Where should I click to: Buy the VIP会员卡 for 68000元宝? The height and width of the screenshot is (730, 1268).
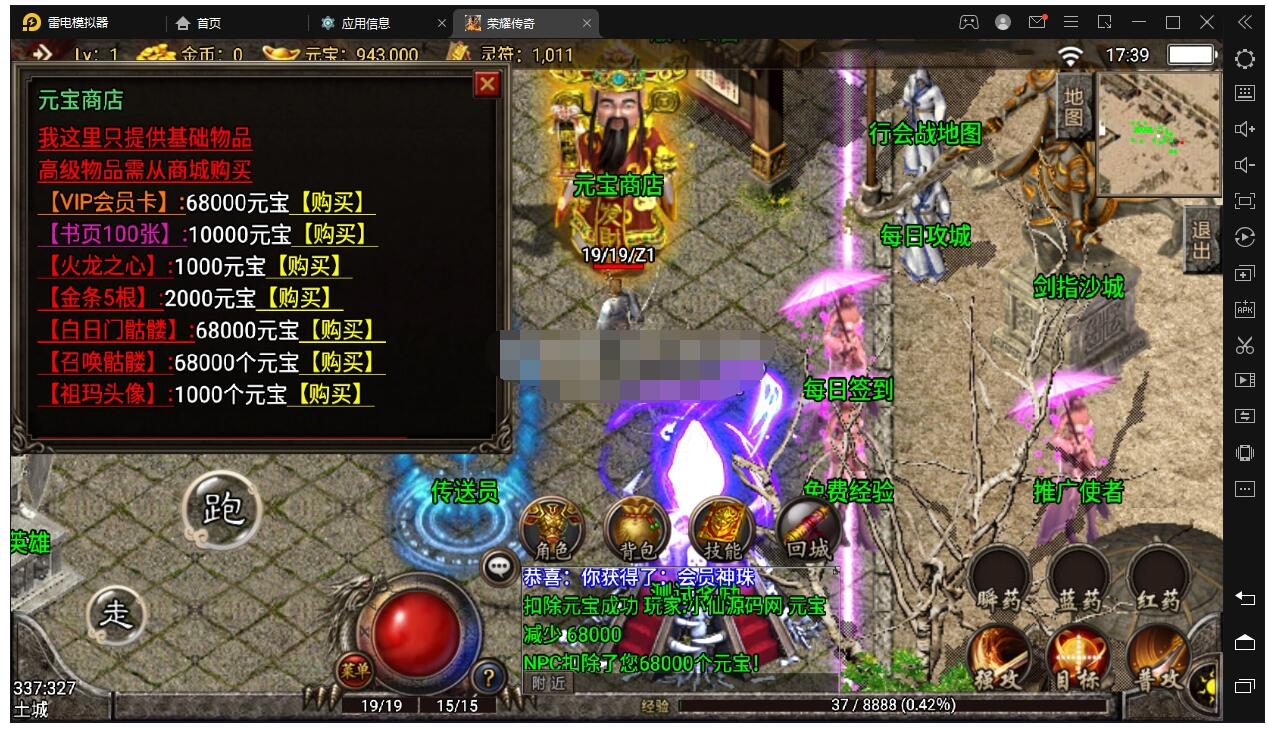point(332,202)
